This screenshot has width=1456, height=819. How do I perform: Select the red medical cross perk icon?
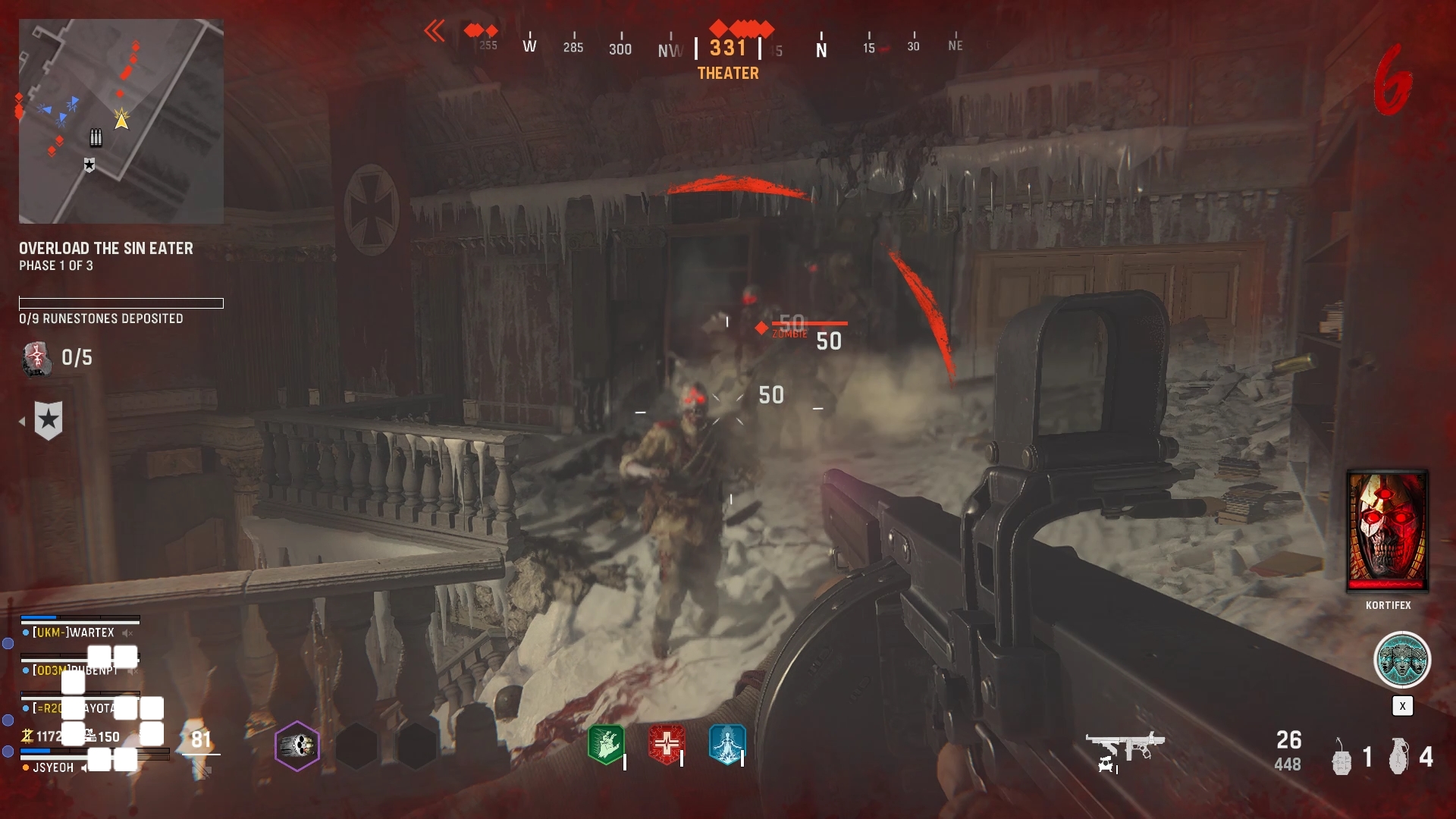coord(667,744)
